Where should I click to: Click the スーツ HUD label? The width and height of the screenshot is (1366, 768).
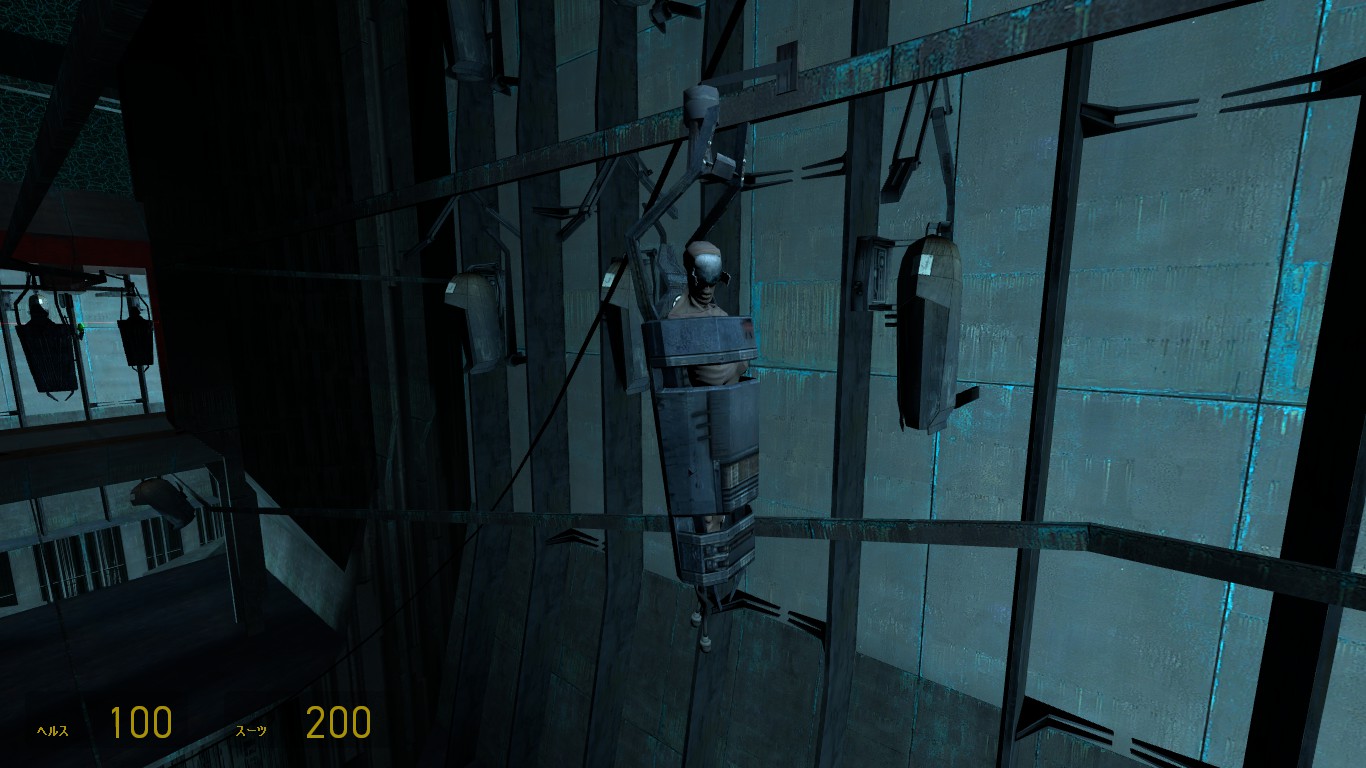(x=255, y=730)
